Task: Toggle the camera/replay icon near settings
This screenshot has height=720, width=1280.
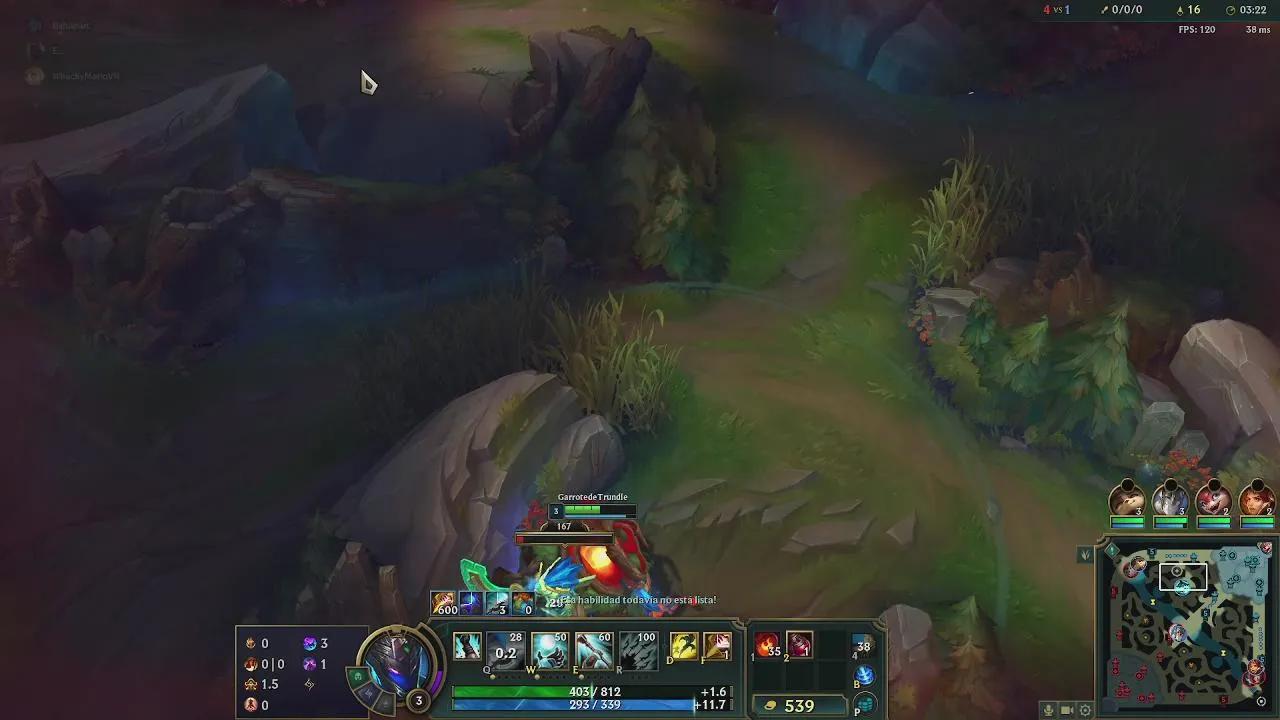Action: pos(1065,710)
